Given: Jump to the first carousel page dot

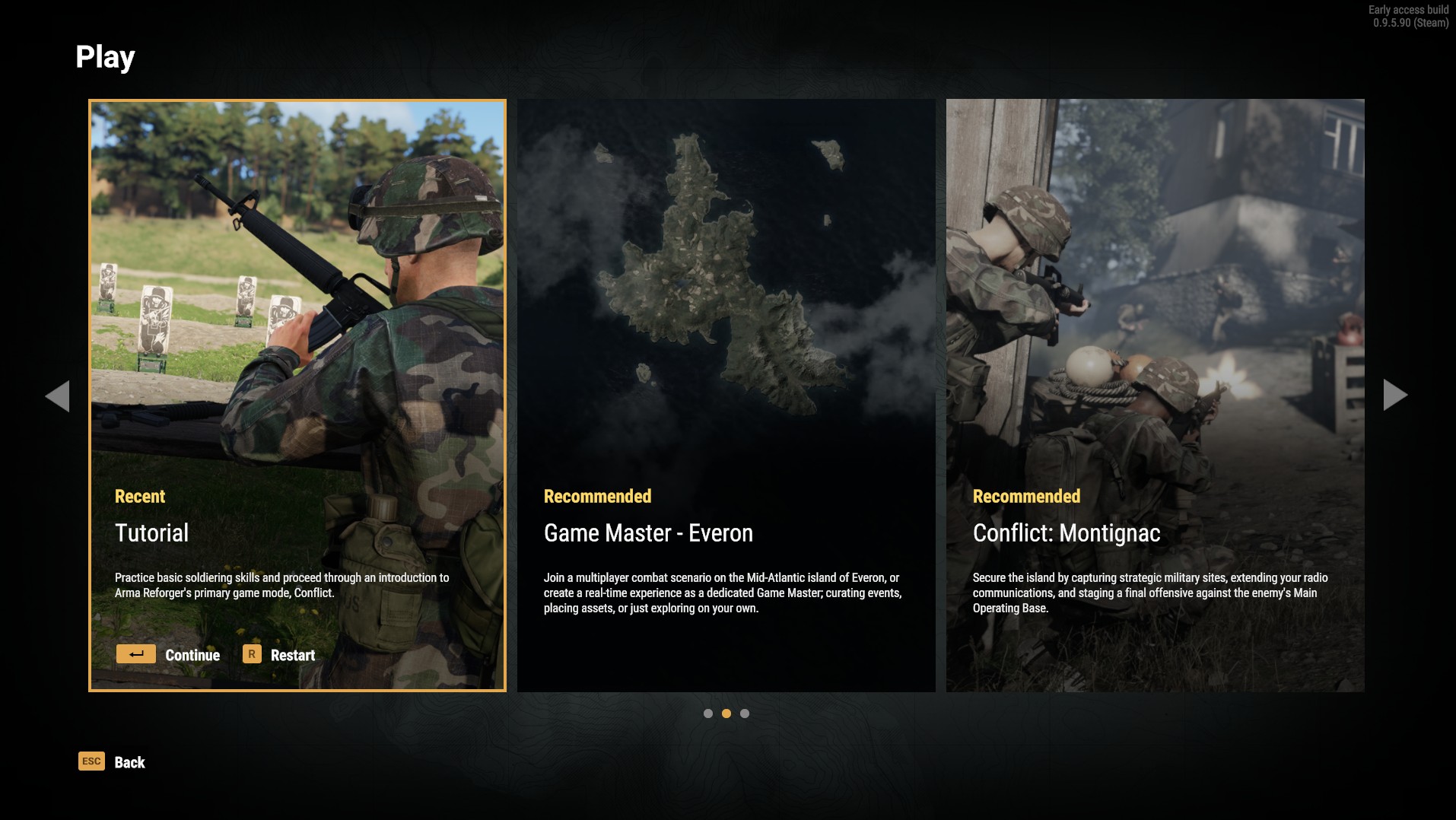Looking at the screenshot, I should coord(708,714).
